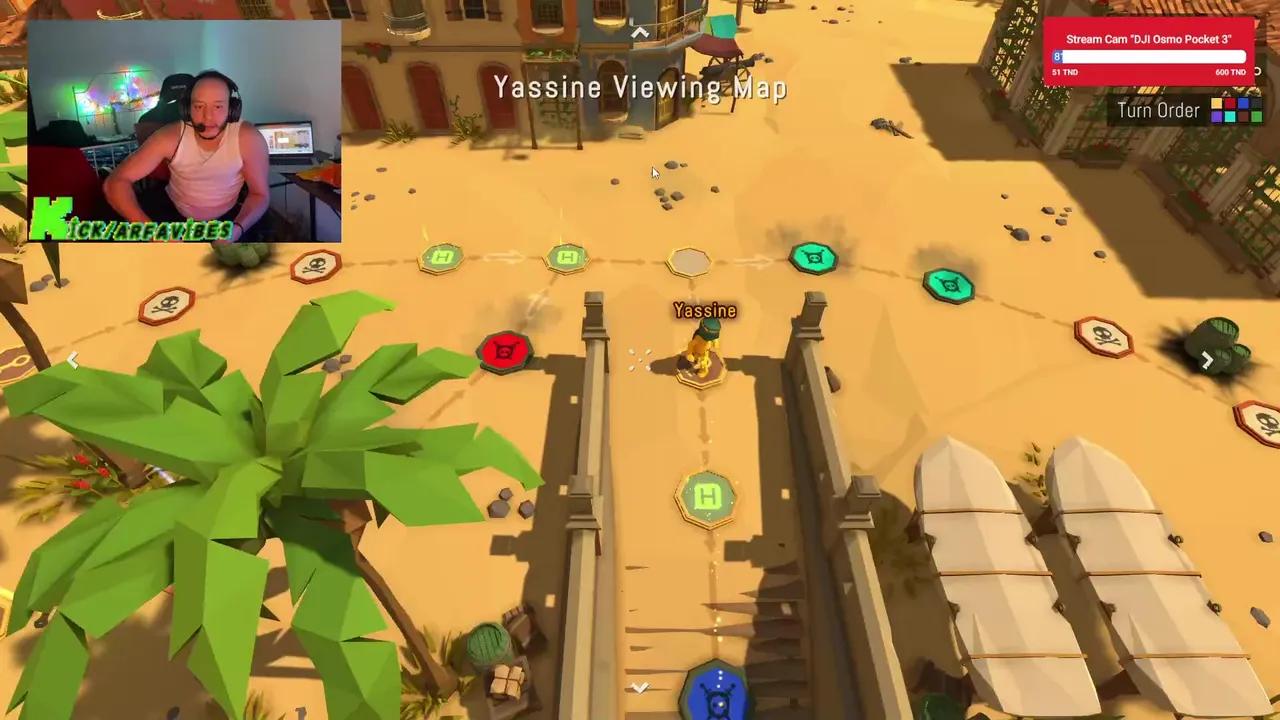
Task: Open the Turn Order panel
Action: (x=1158, y=110)
